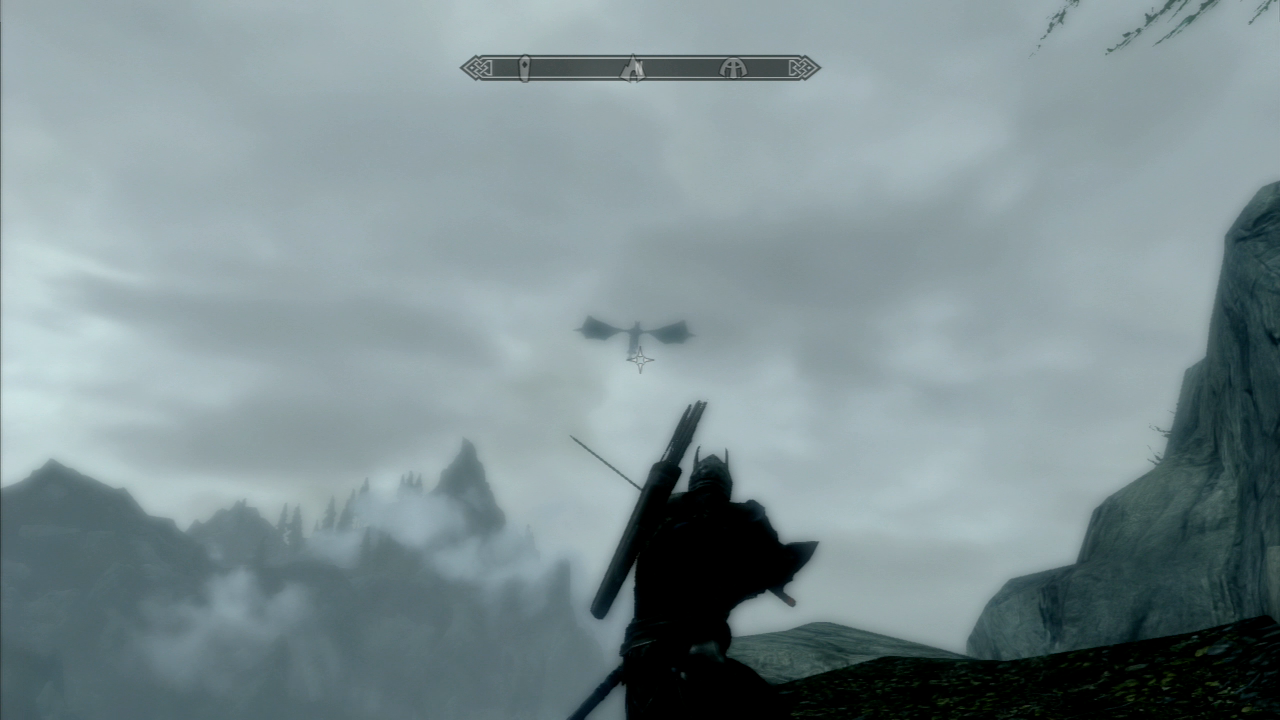Click the middle of the compass bar
This screenshot has height=720, width=1280.
pos(640,66)
